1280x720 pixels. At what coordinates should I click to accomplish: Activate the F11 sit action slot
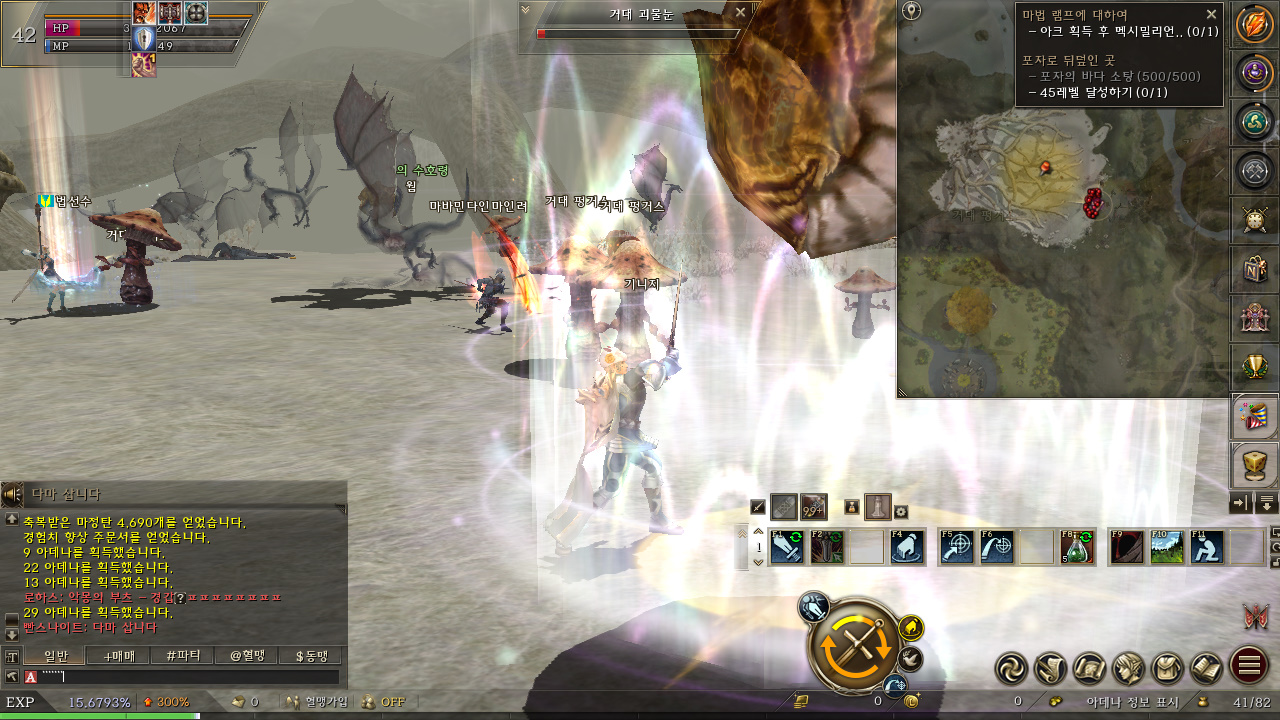[x=1207, y=547]
